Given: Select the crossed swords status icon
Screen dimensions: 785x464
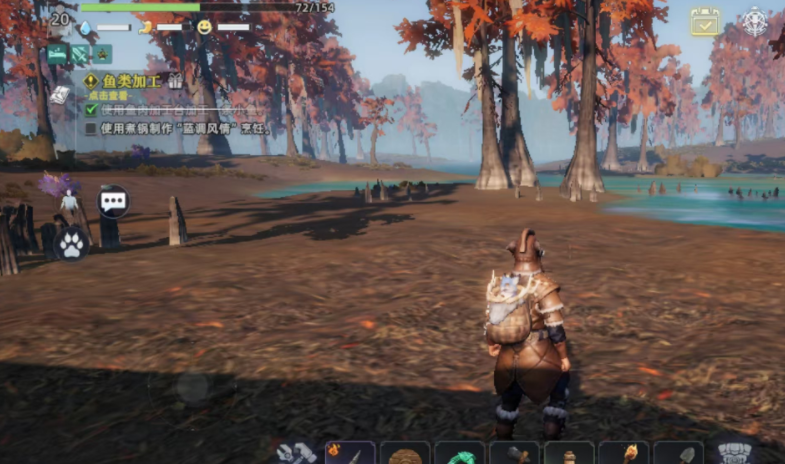Looking at the screenshot, I should coord(80,54).
